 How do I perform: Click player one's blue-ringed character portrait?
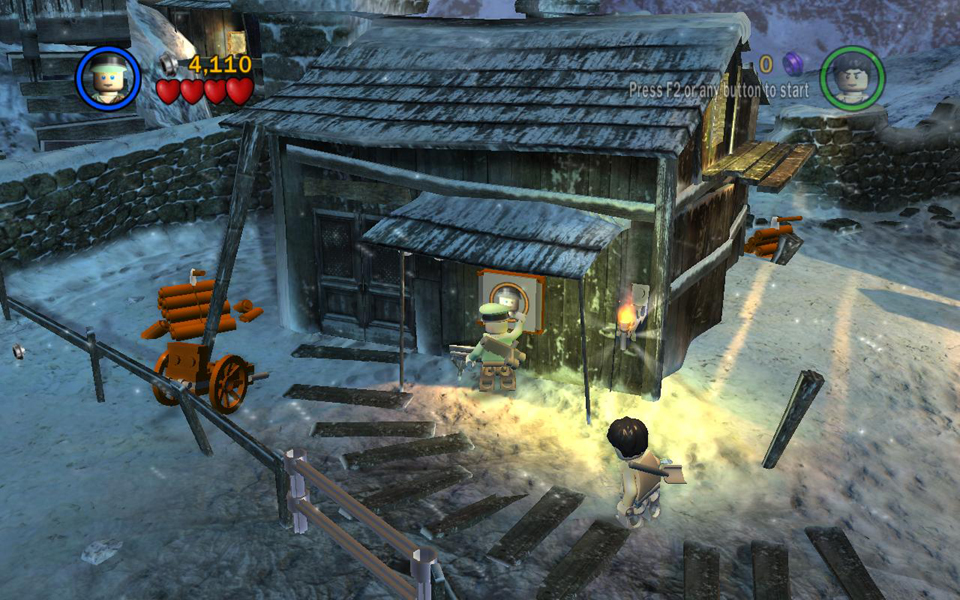(108, 78)
